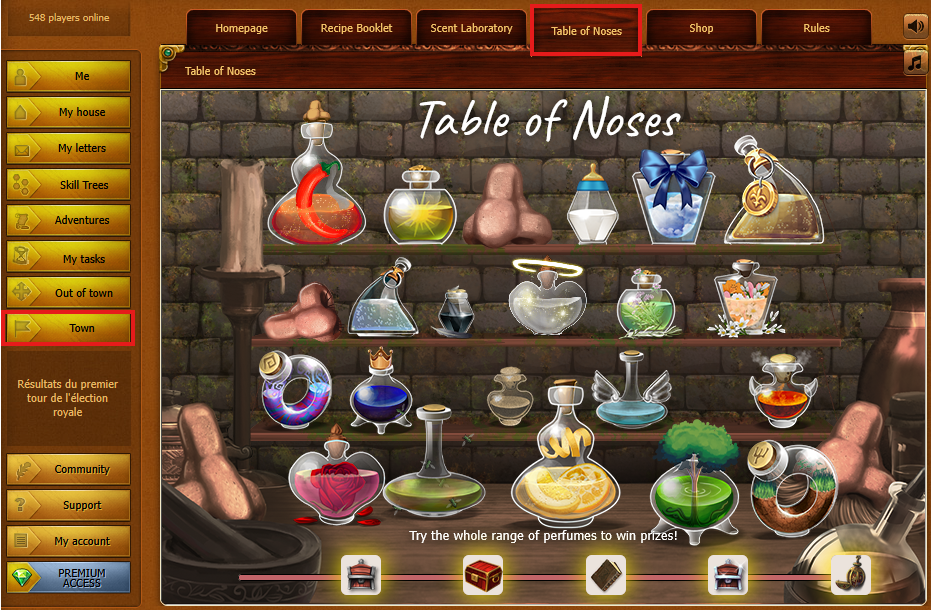This screenshot has height=610, width=931.
Task: Open the Me menu entry
Action: tap(69, 76)
